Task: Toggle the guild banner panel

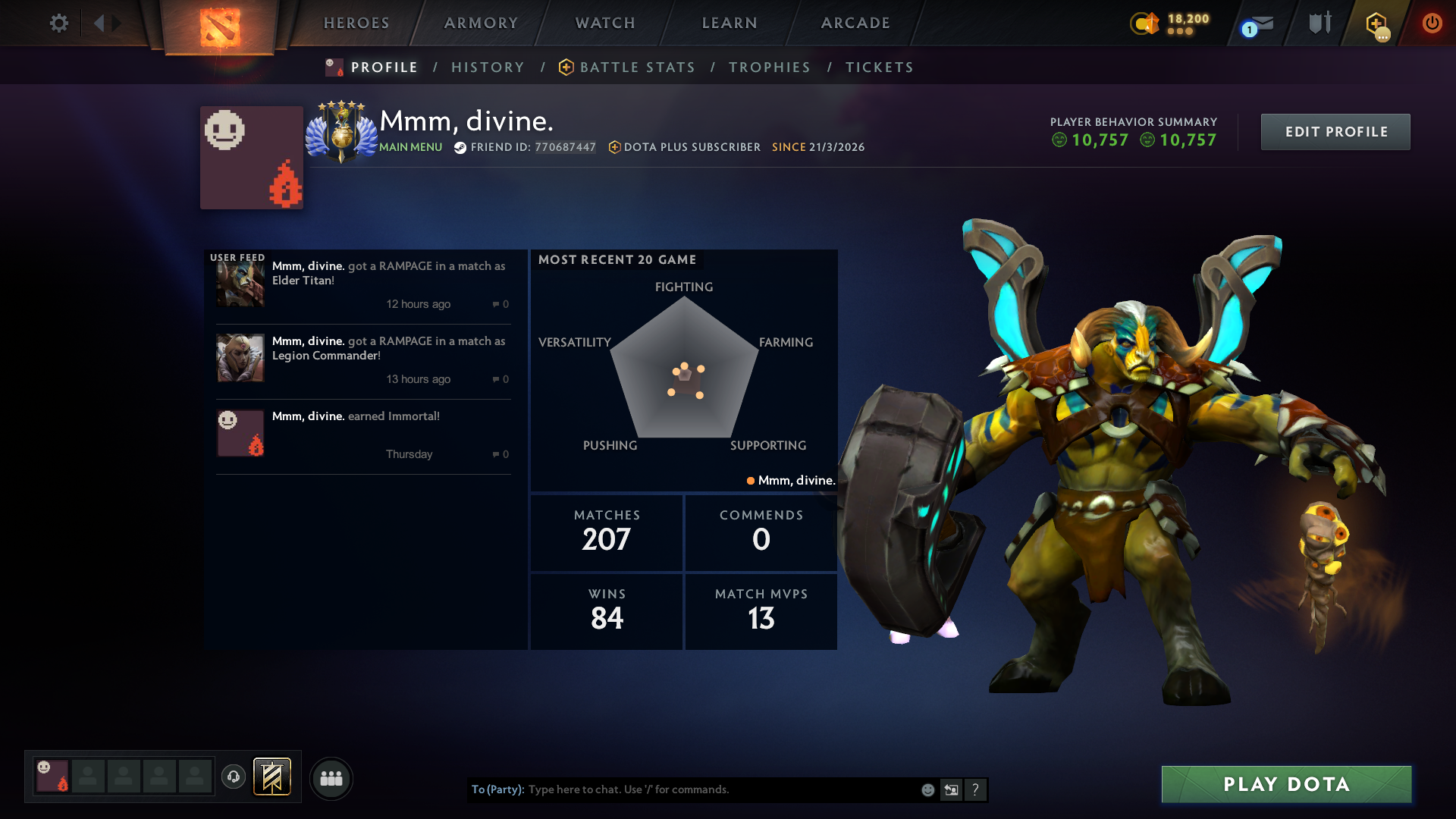Action: tap(273, 777)
